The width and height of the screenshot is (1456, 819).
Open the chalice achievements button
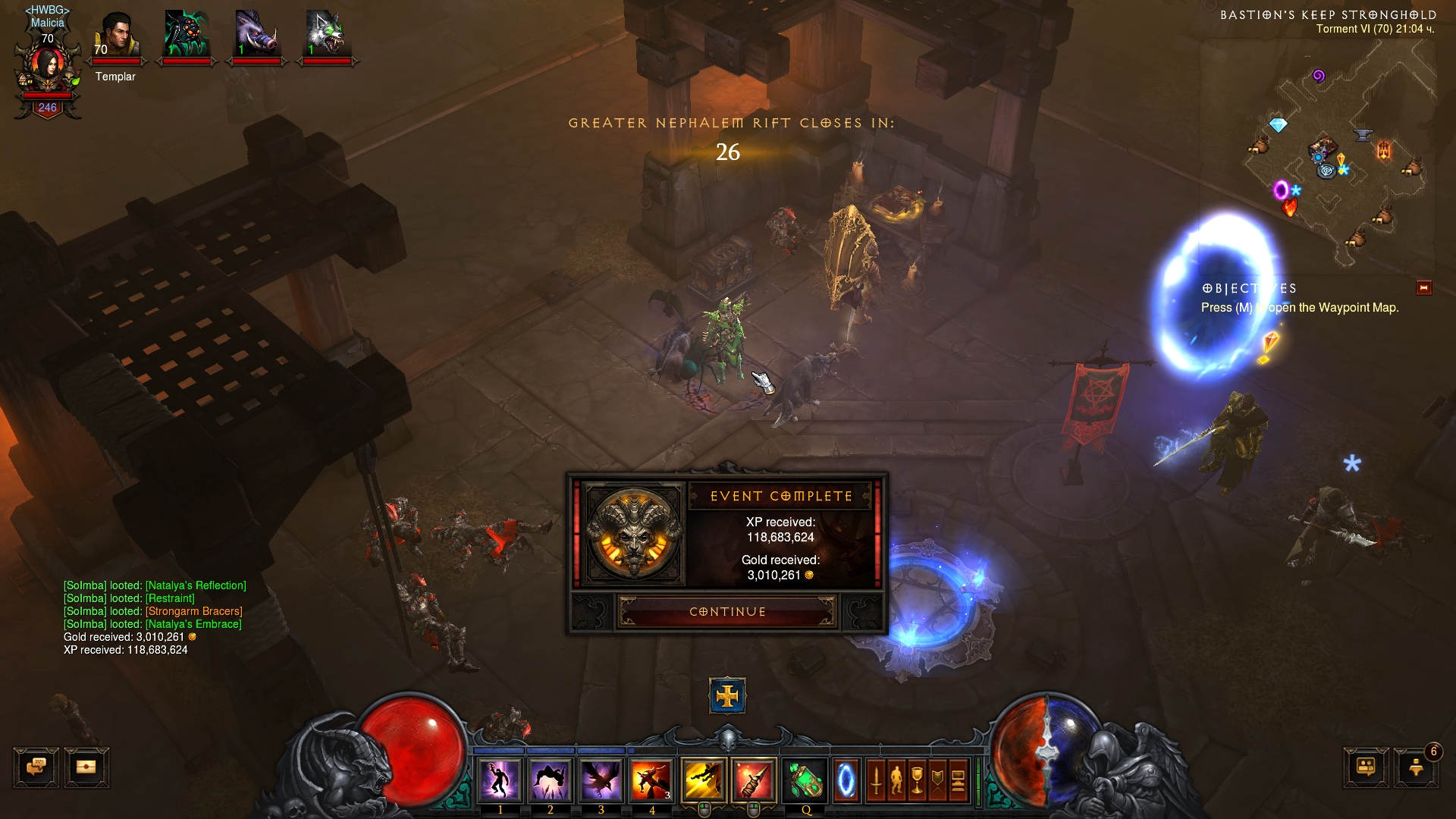(917, 780)
